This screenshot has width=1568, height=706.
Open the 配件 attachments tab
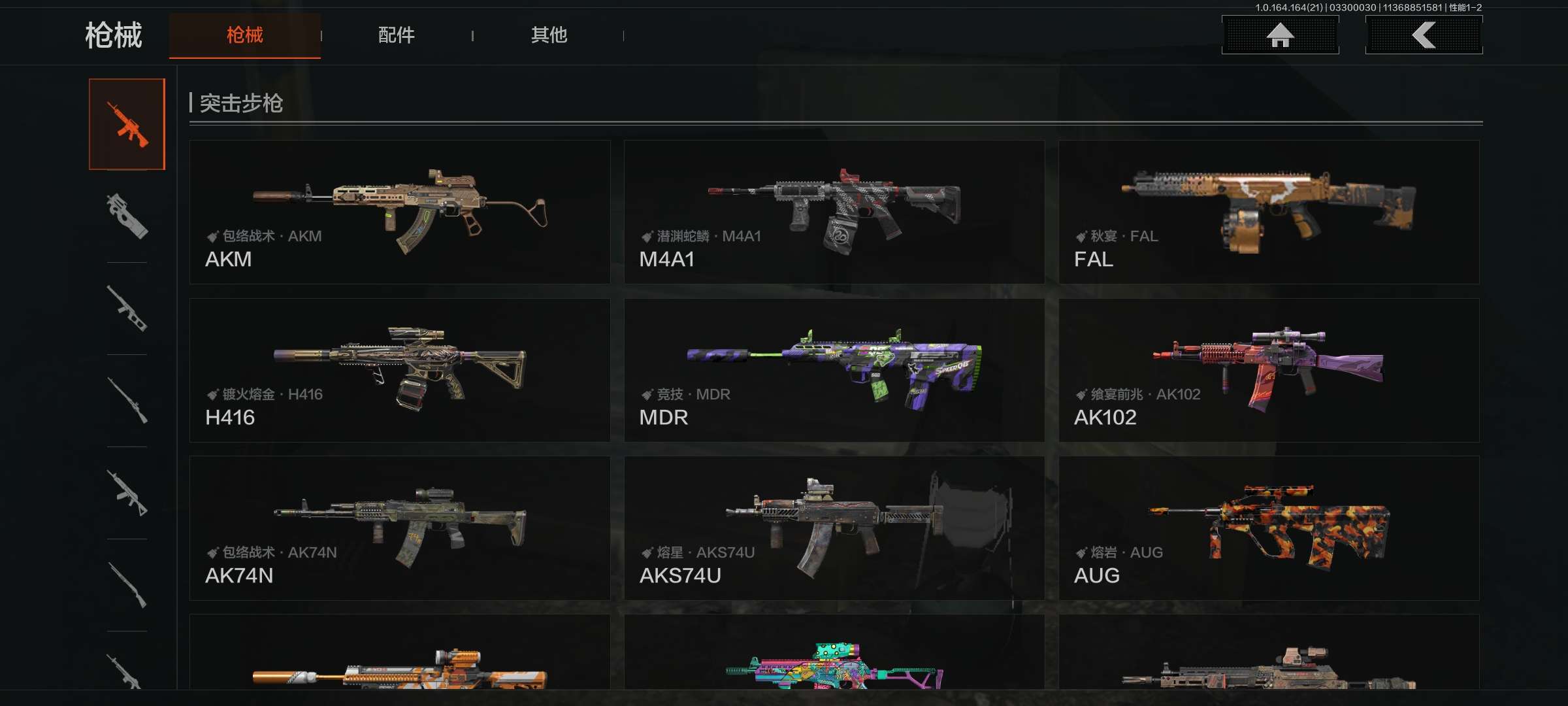click(x=396, y=35)
